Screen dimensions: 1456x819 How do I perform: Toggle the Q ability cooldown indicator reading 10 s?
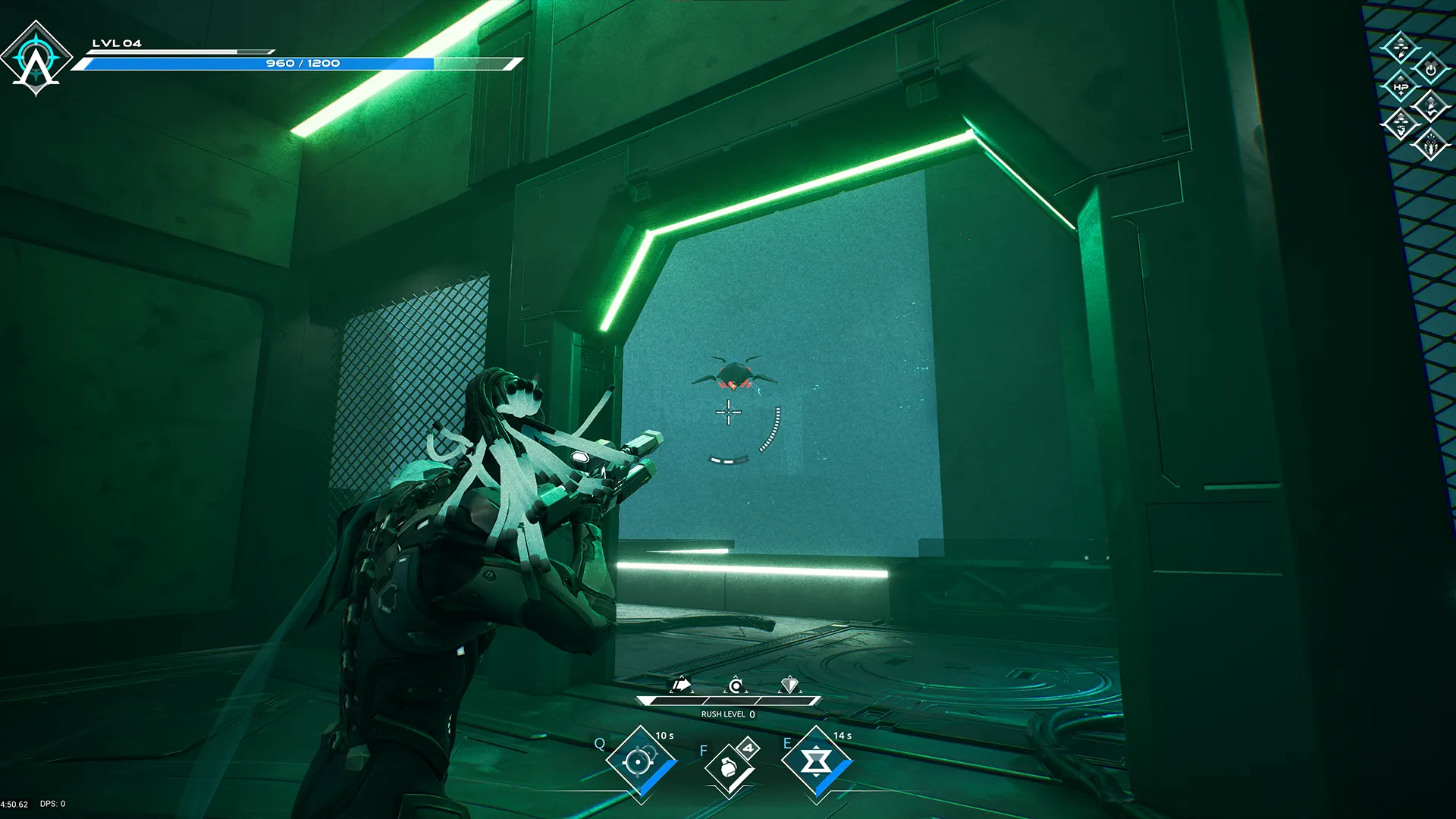pyautogui.click(x=664, y=736)
